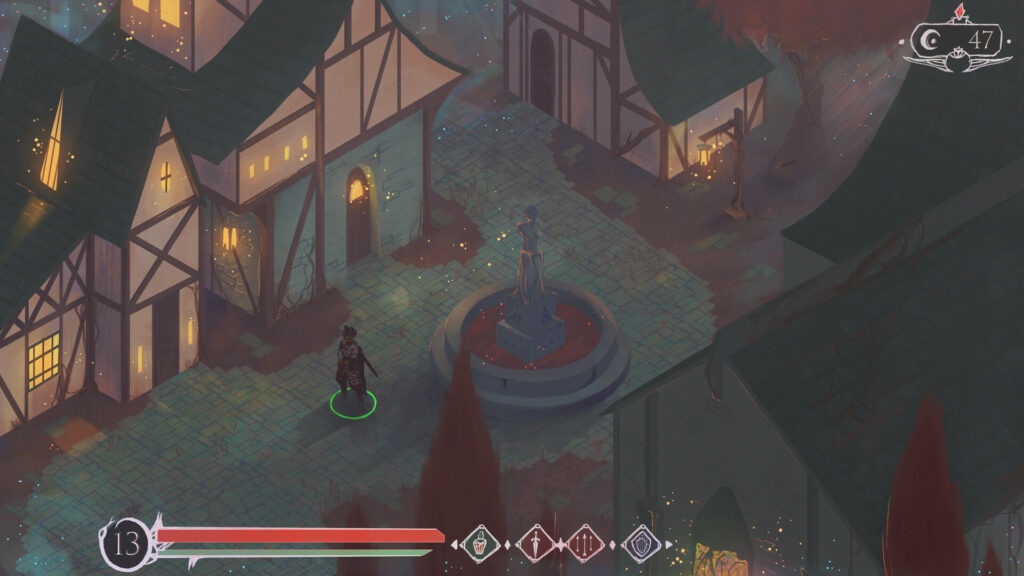Activate the shield defense ability

tap(640, 544)
